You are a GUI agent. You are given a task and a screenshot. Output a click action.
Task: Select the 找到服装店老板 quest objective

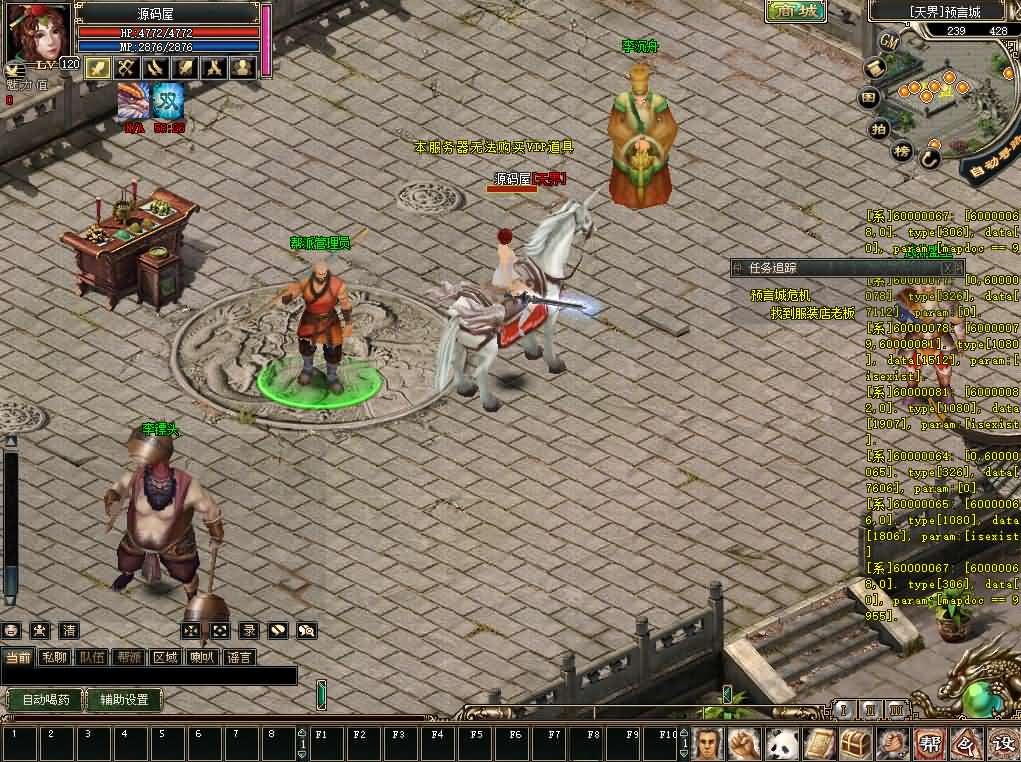tap(812, 313)
